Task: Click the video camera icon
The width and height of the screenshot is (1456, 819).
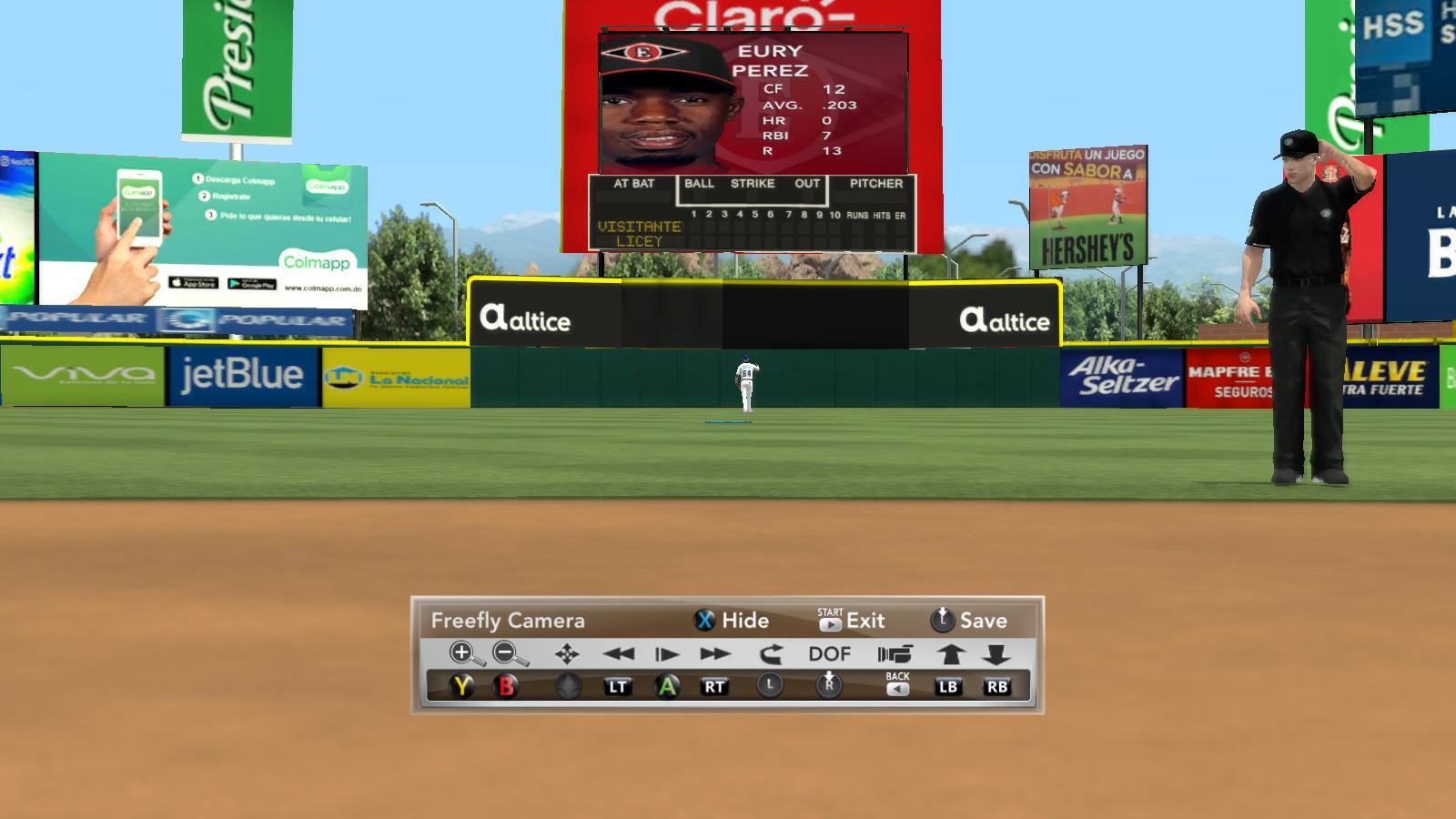Action: pos(895,653)
